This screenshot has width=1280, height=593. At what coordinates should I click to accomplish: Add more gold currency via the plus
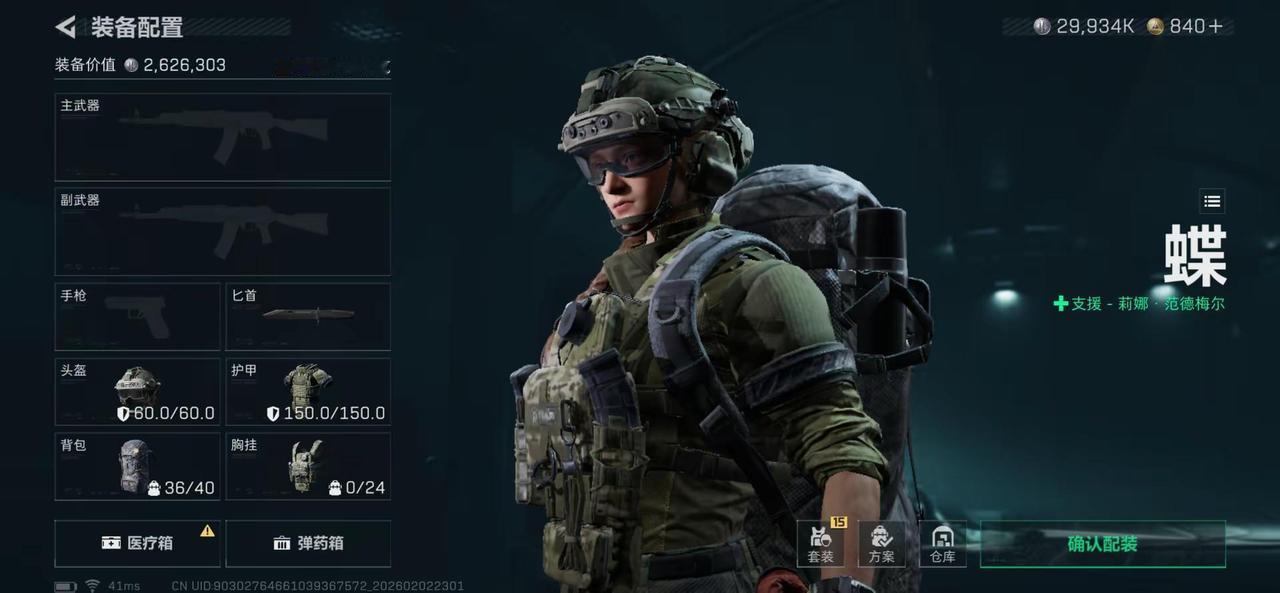pos(1216,27)
